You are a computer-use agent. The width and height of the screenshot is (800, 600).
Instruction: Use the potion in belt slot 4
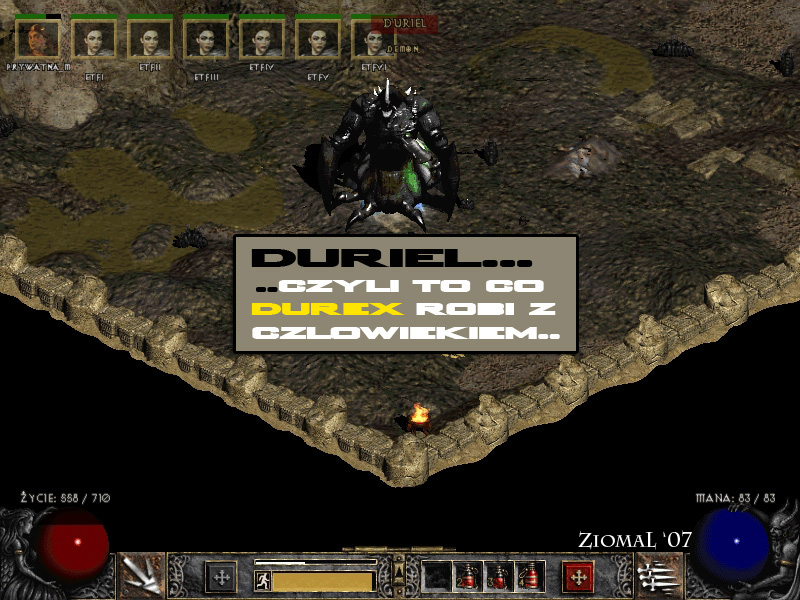[x=527, y=577]
